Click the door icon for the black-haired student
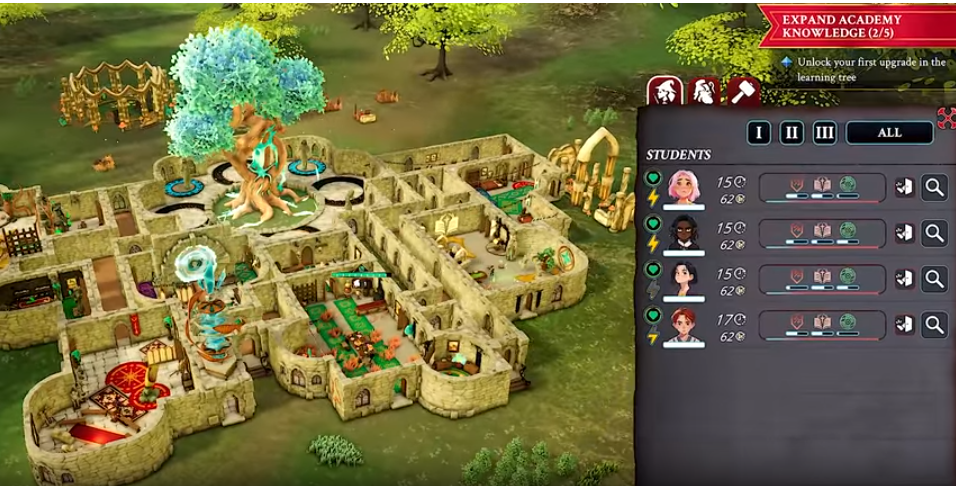956x486 pixels. click(x=904, y=279)
